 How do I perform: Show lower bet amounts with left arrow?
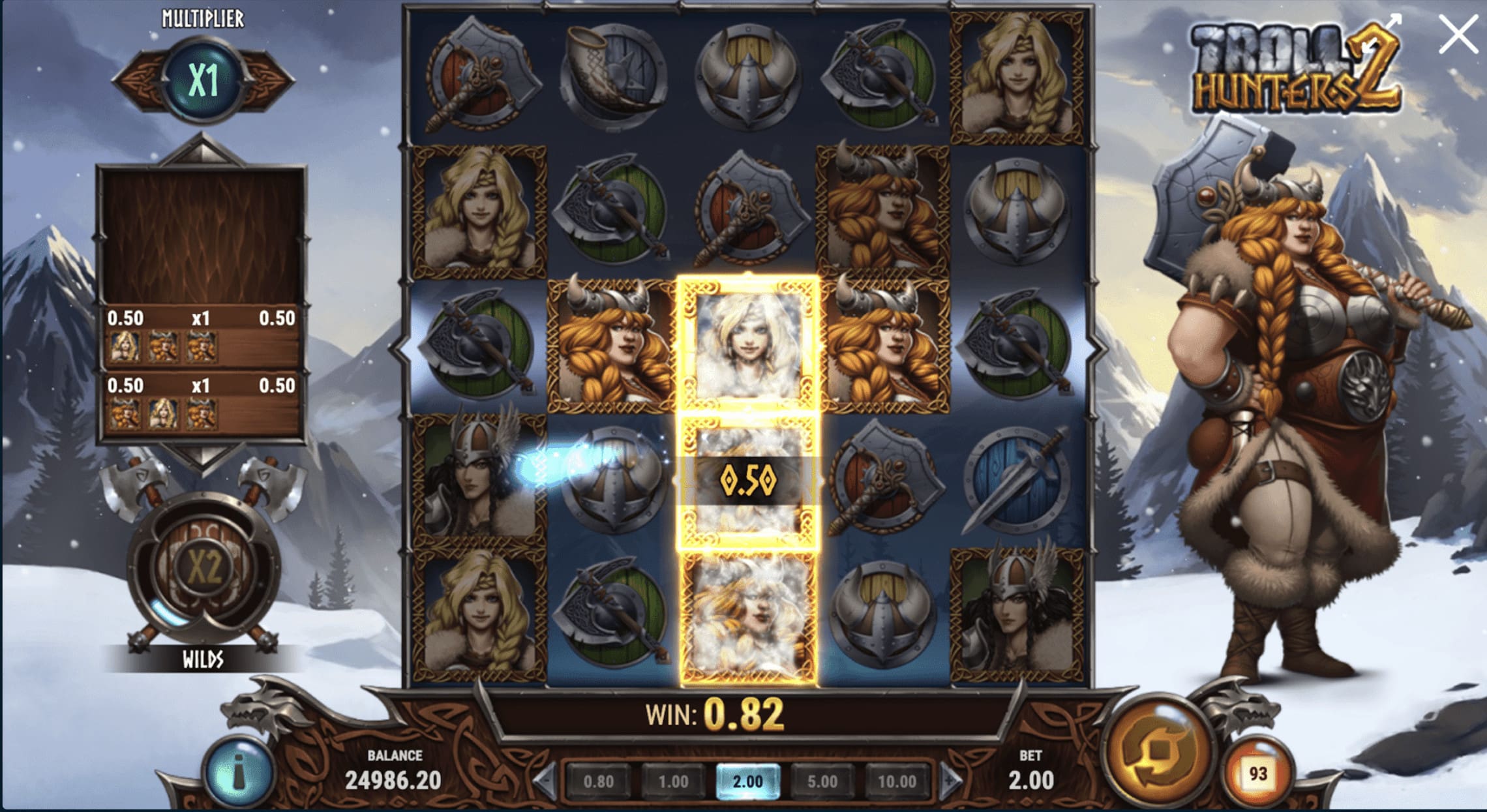(x=545, y=780)
